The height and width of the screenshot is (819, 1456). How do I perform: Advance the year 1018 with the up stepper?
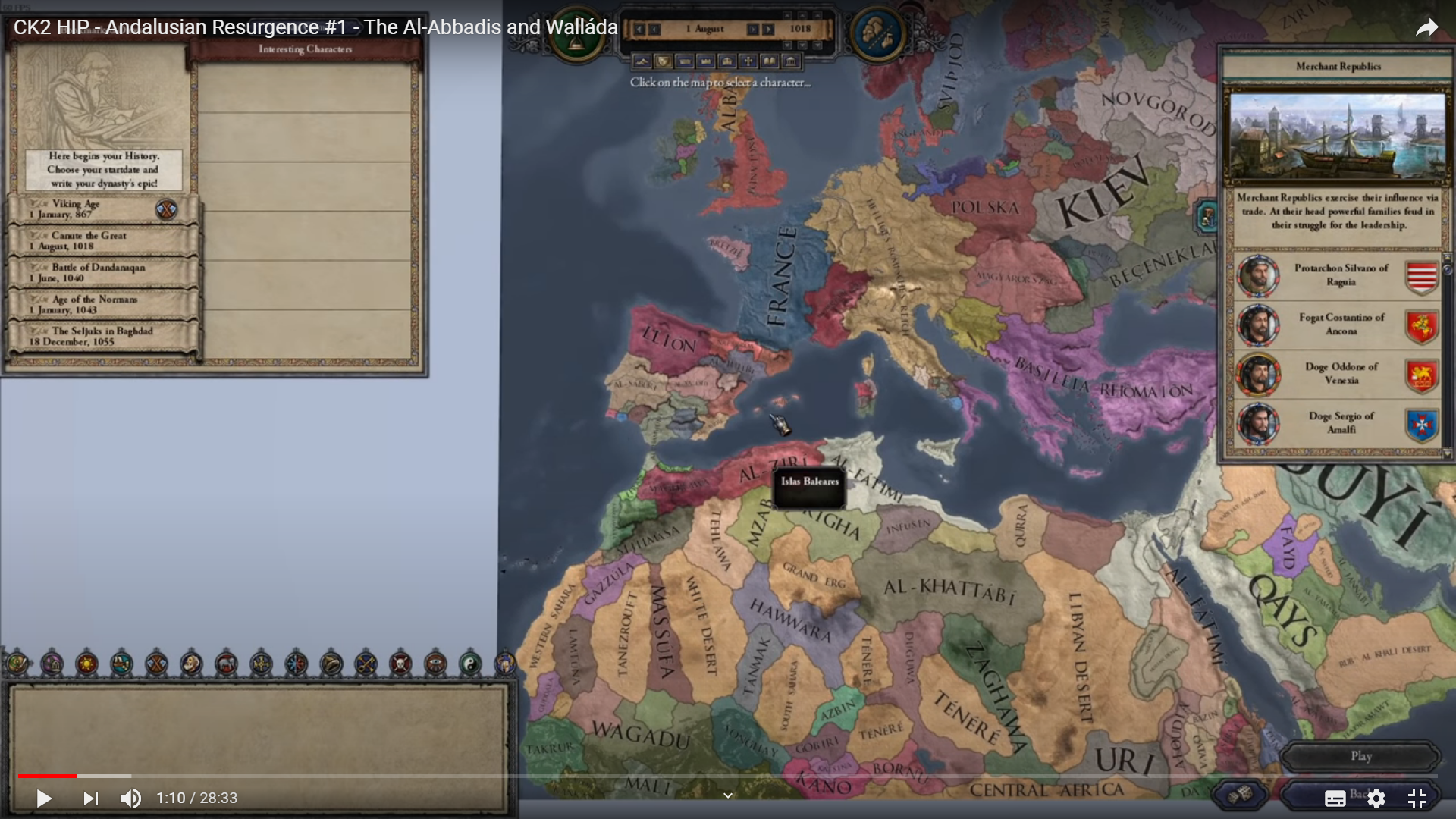tap(802, 15)
